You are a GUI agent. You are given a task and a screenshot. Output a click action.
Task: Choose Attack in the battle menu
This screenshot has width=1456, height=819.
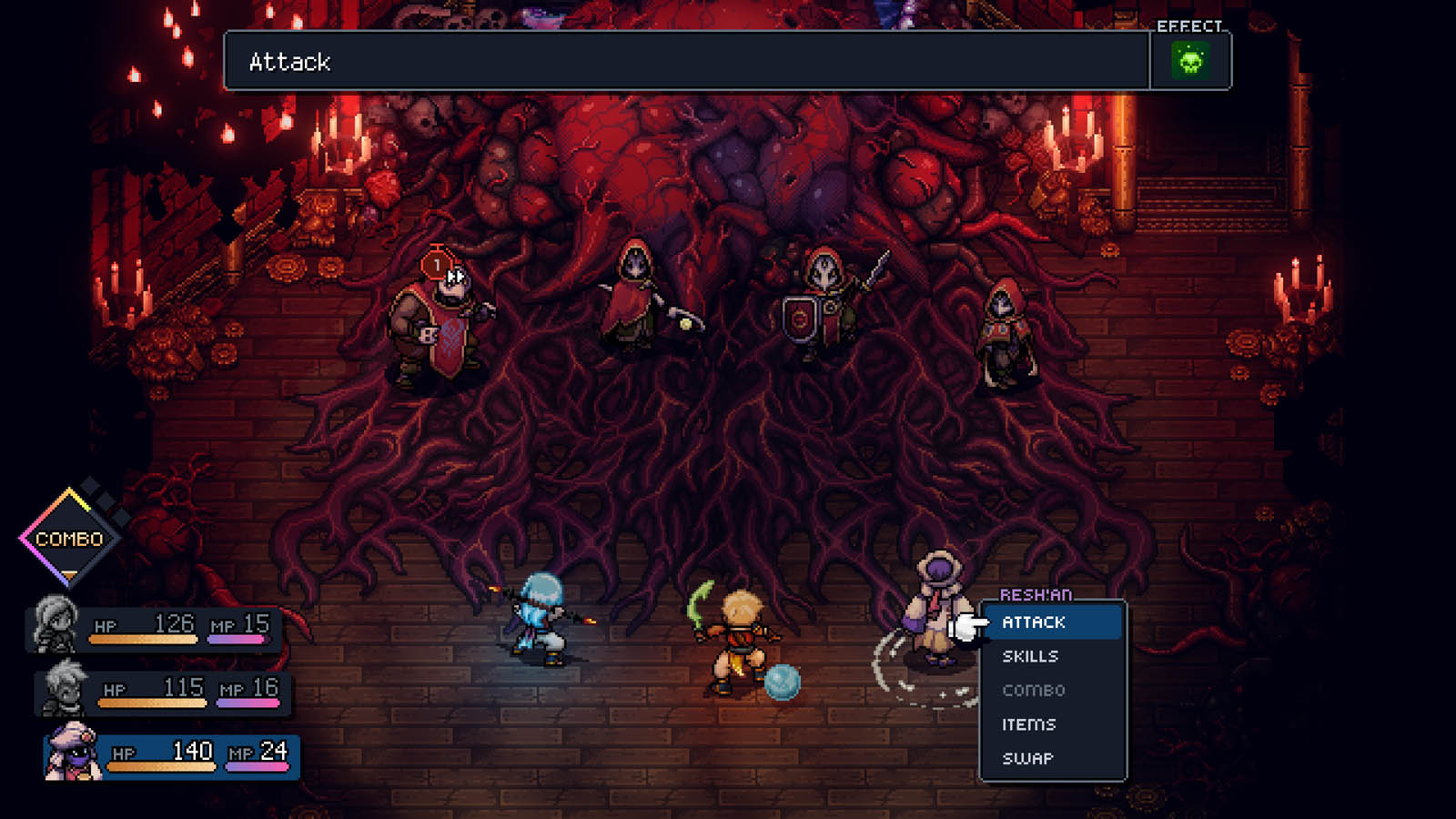coord(1034,622)
